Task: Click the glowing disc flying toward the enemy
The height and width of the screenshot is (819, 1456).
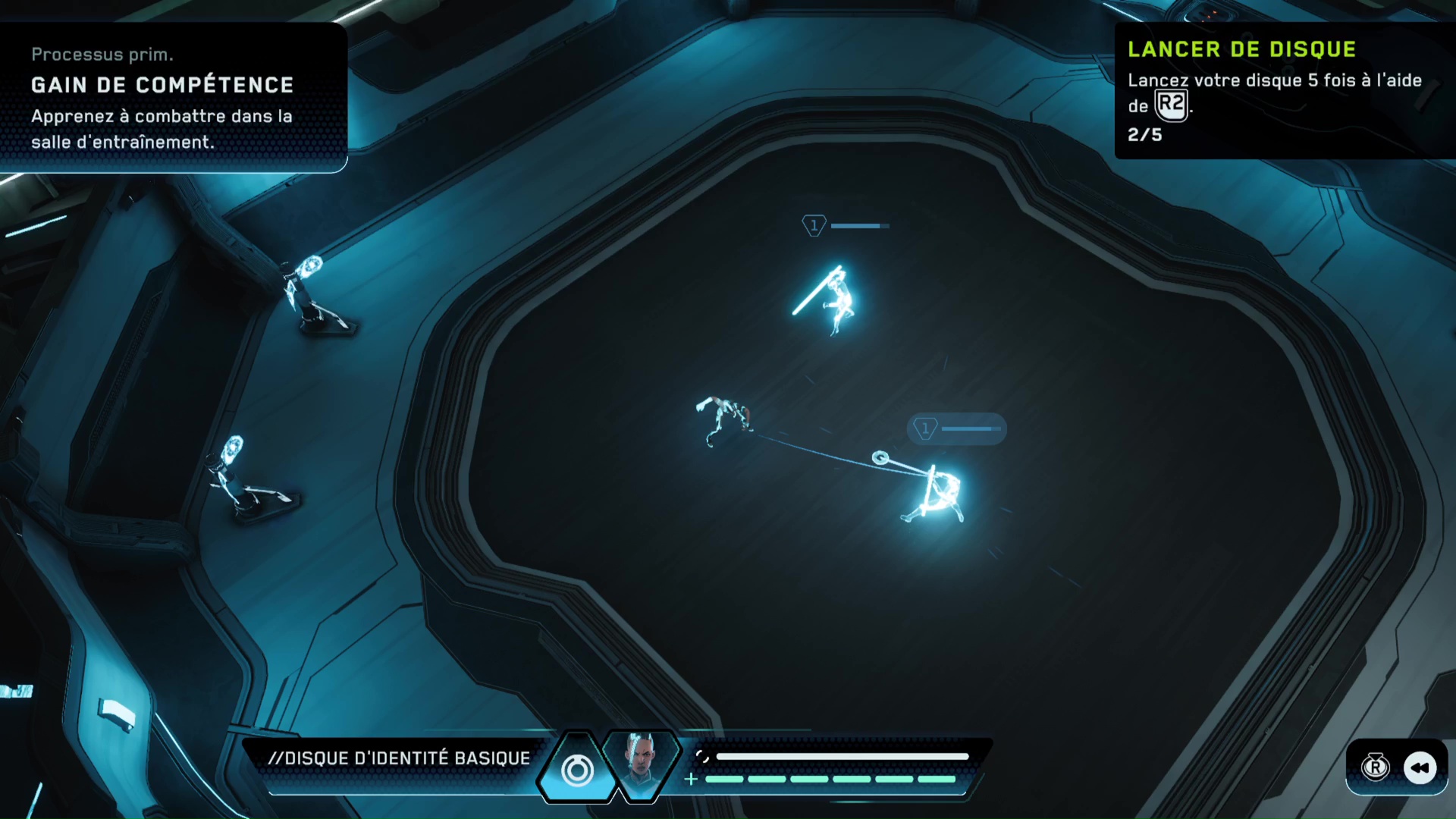Action: pos(879,457)
